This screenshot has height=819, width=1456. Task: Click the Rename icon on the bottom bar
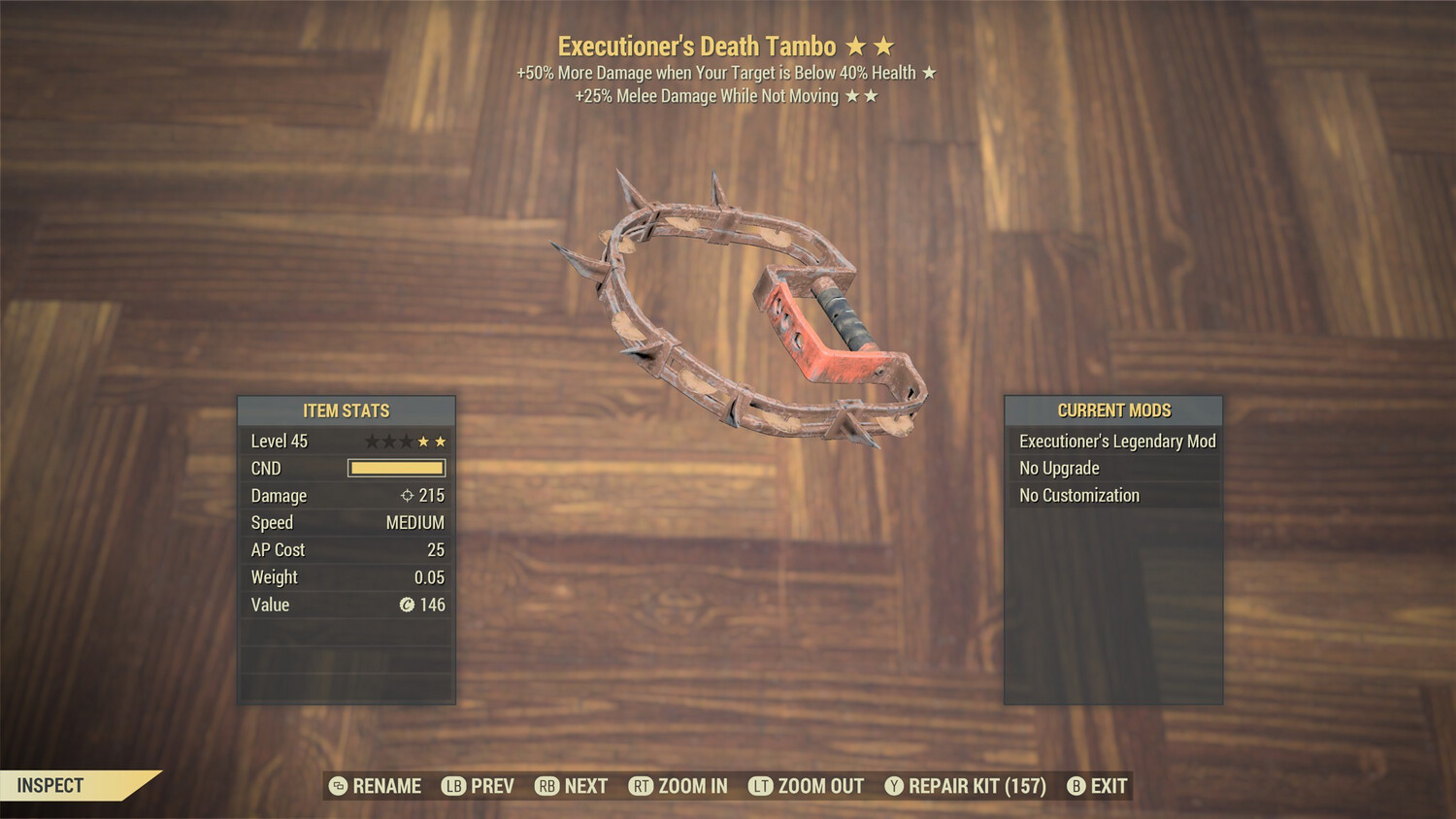point(338,786)
